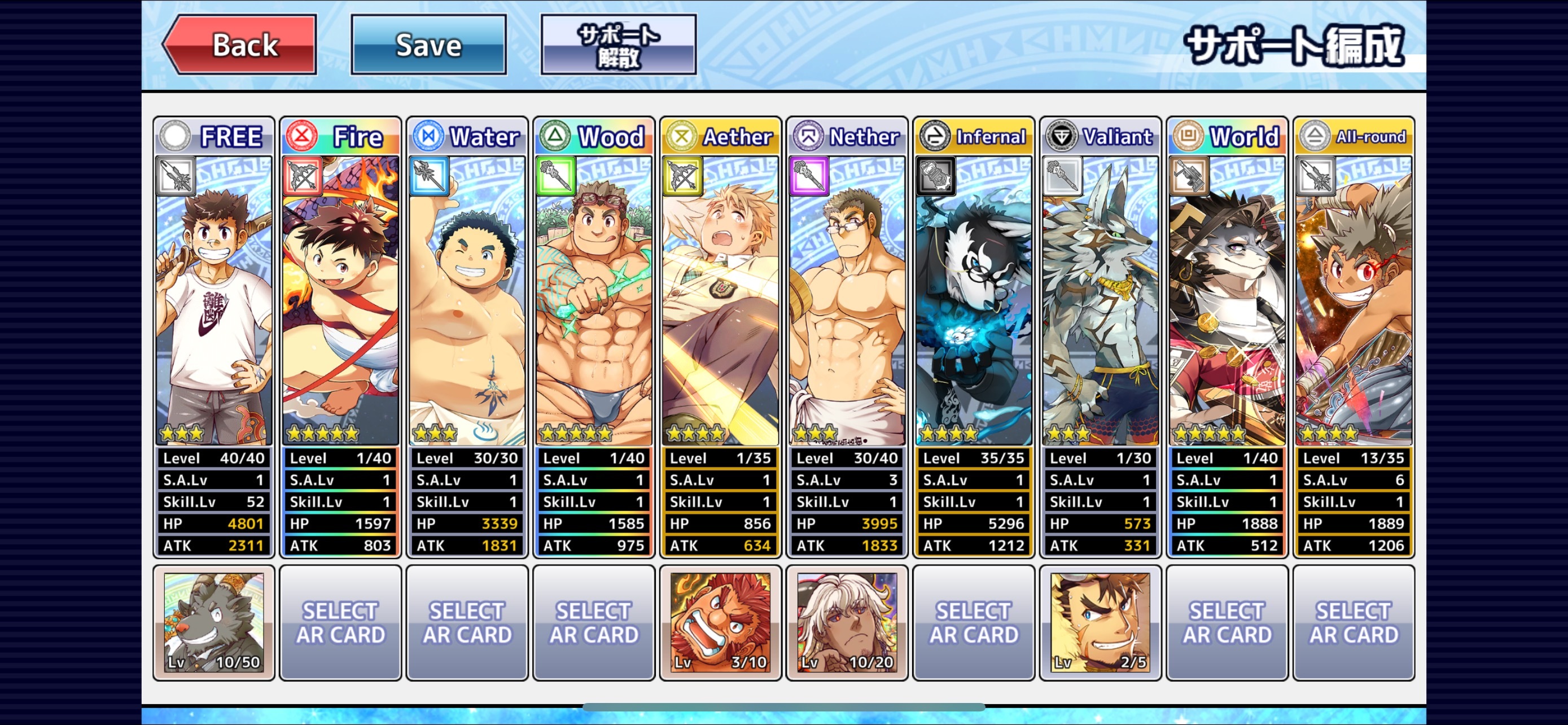Viewport: 1568px width, 725px height.
Task: Go back with the red Back button
Action: coord(241,45)
